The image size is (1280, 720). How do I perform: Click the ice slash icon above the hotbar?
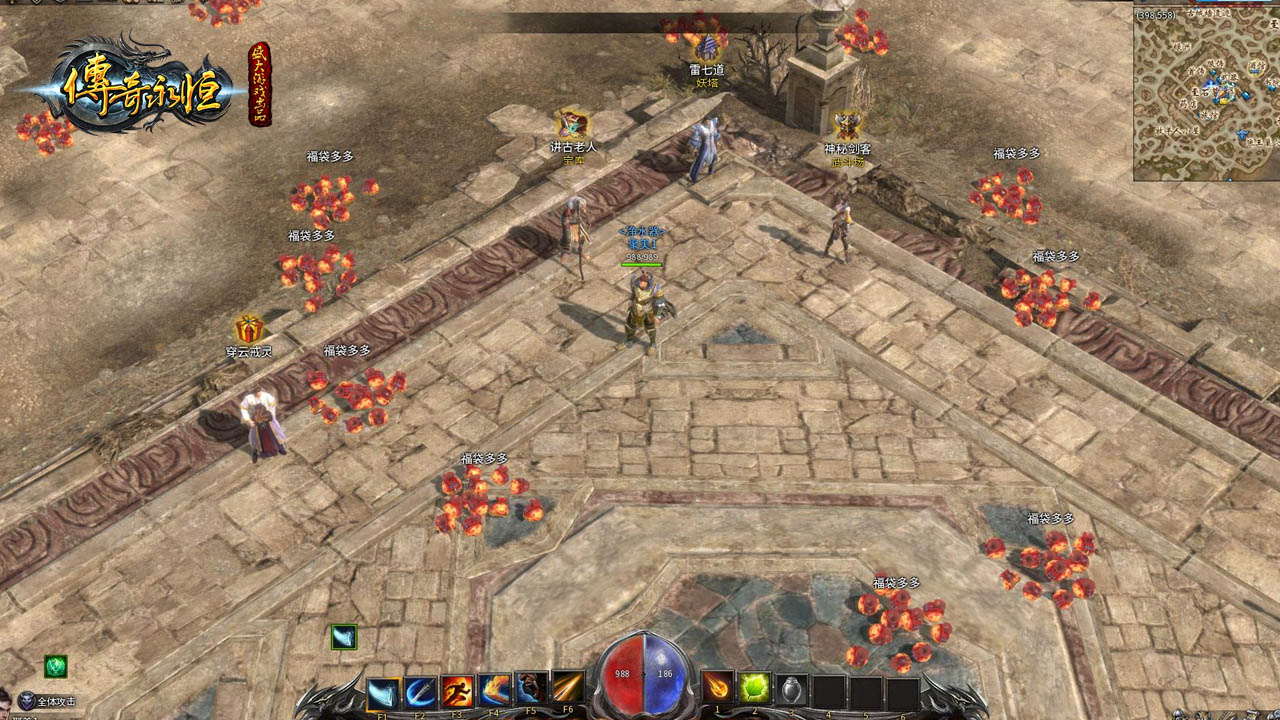[x=344, y=637]
